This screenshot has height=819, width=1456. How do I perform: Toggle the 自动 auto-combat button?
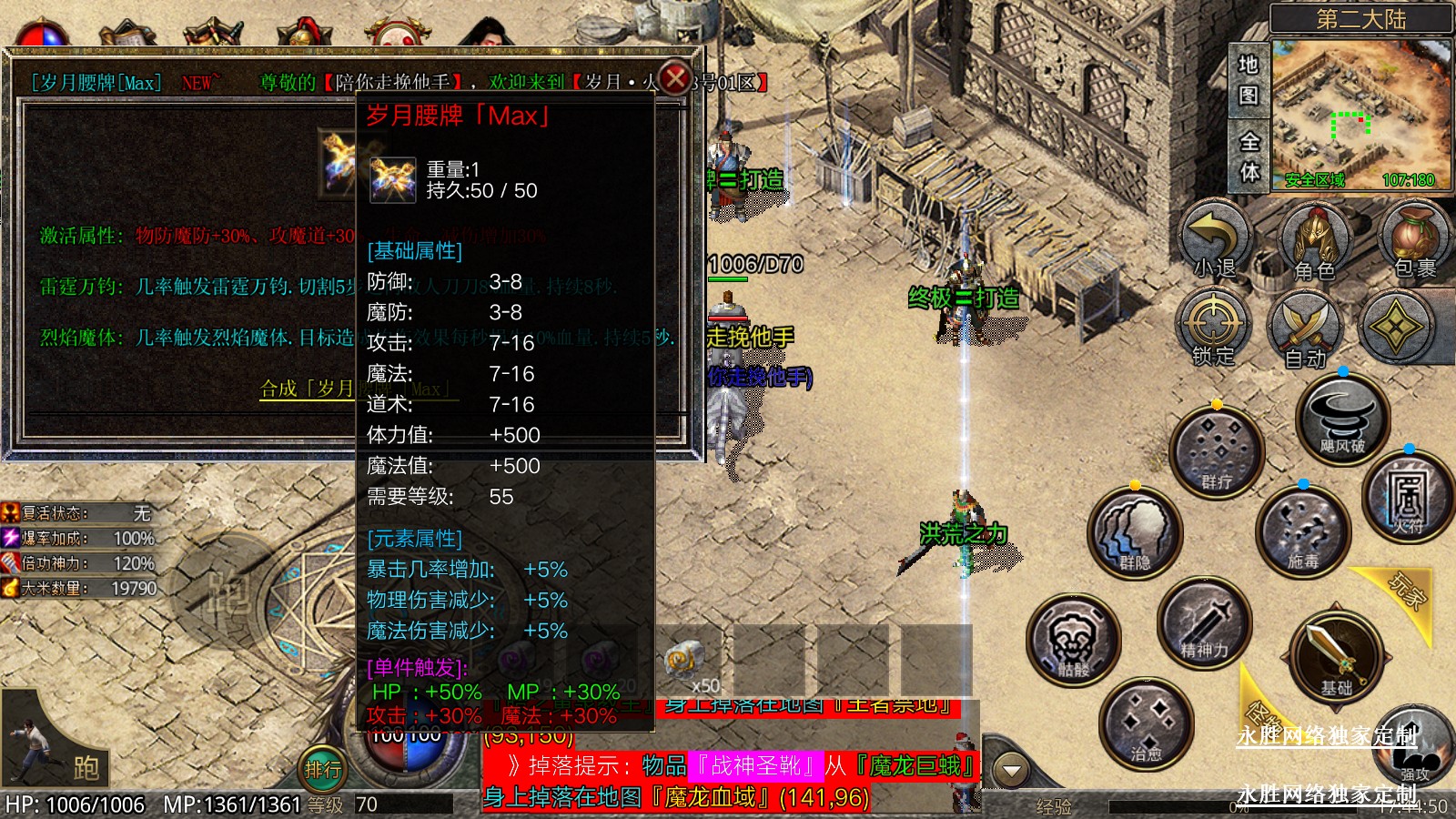point(1306,330)
